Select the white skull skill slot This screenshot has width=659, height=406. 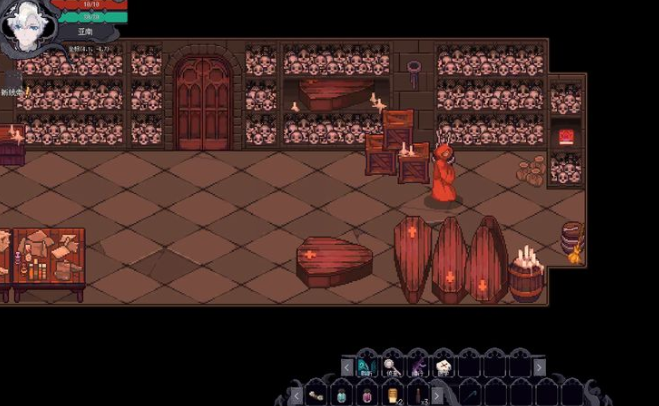click(443, 367)
